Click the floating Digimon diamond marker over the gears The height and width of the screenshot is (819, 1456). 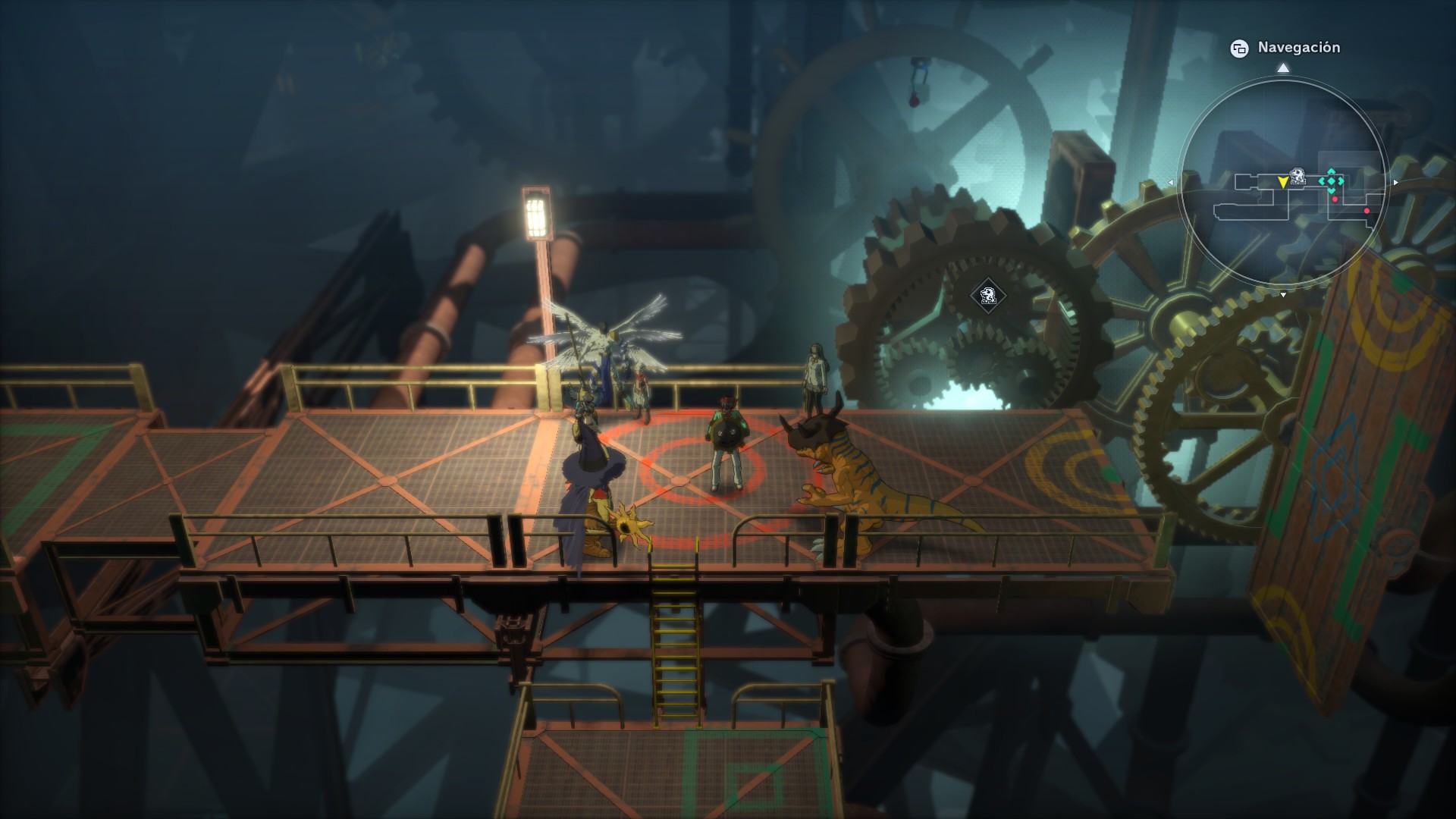[x=987, y=295]
